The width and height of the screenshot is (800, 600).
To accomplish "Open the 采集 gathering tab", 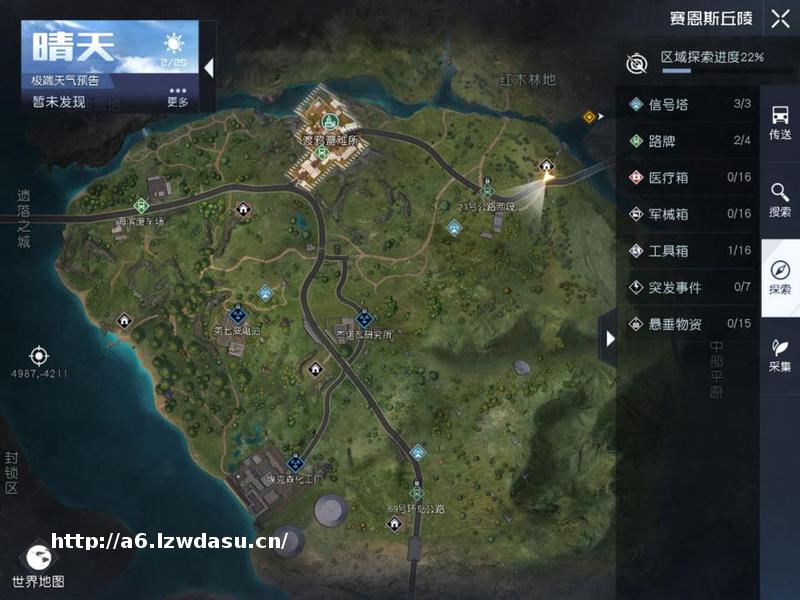I will point(780,354).
